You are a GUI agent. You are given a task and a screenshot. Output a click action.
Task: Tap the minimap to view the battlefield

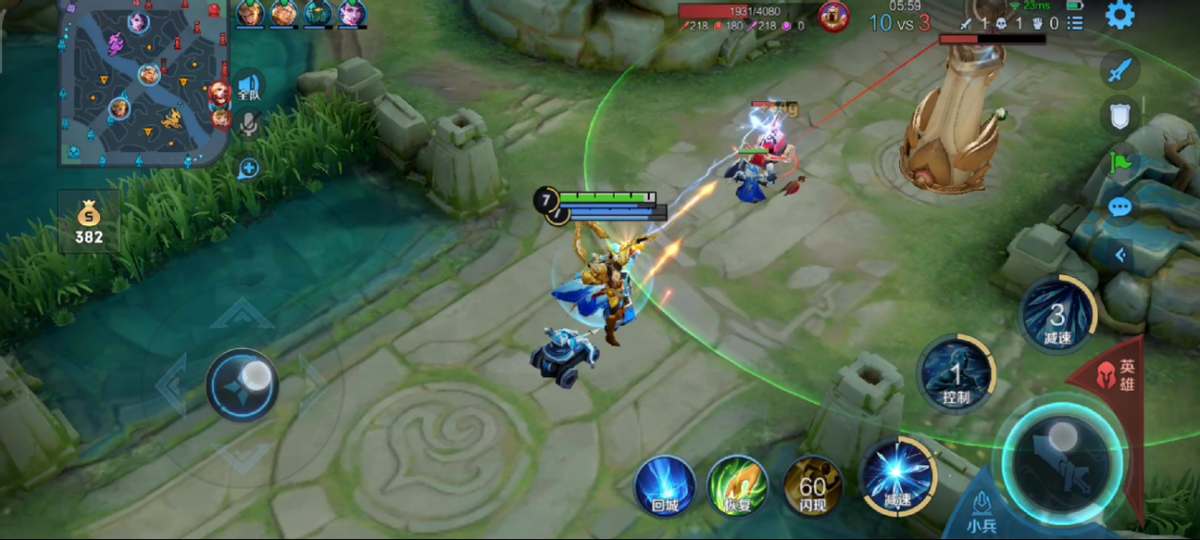(x=144, y=82)
